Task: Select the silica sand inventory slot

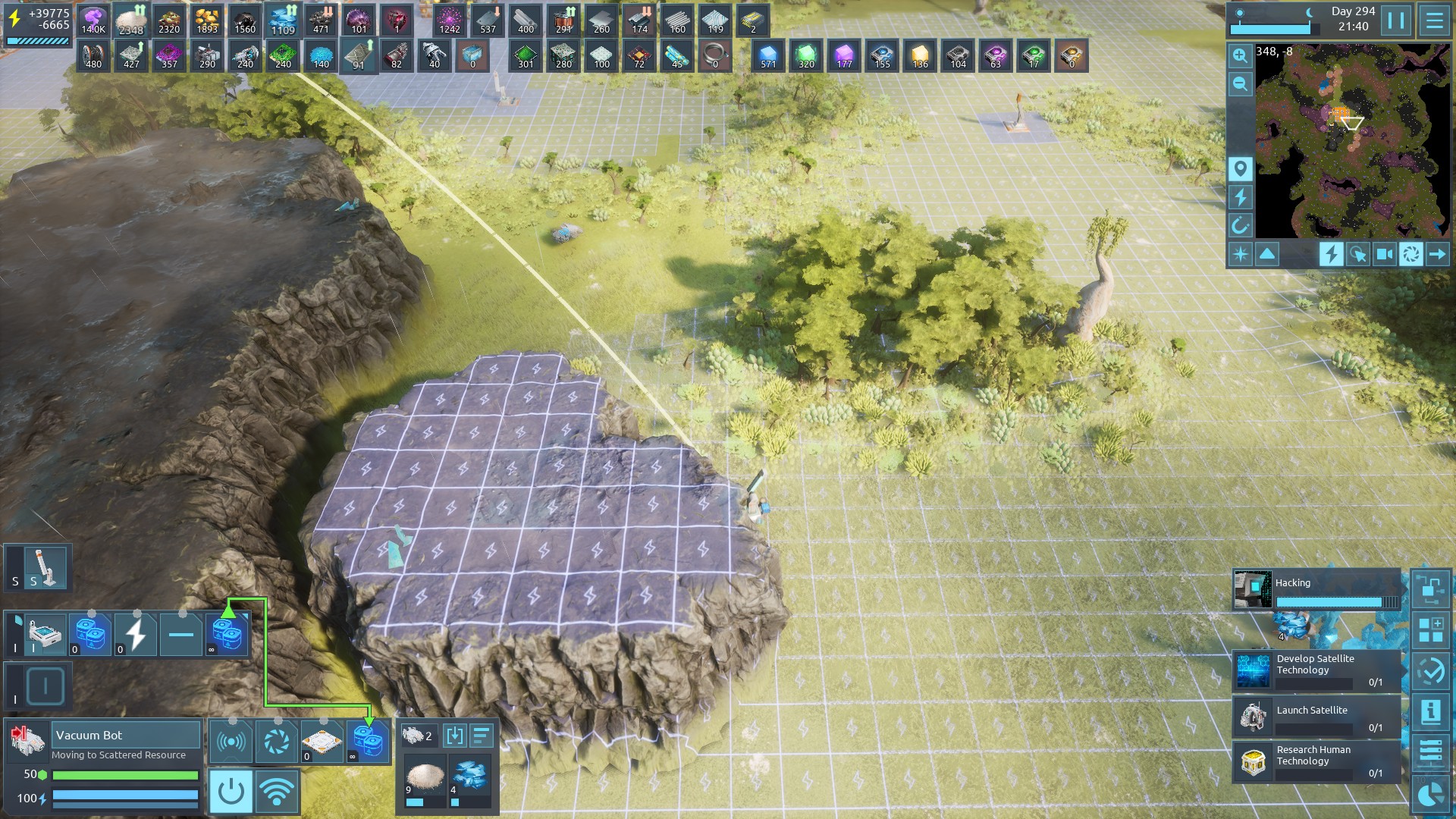Action: click(x=424, y=779)
